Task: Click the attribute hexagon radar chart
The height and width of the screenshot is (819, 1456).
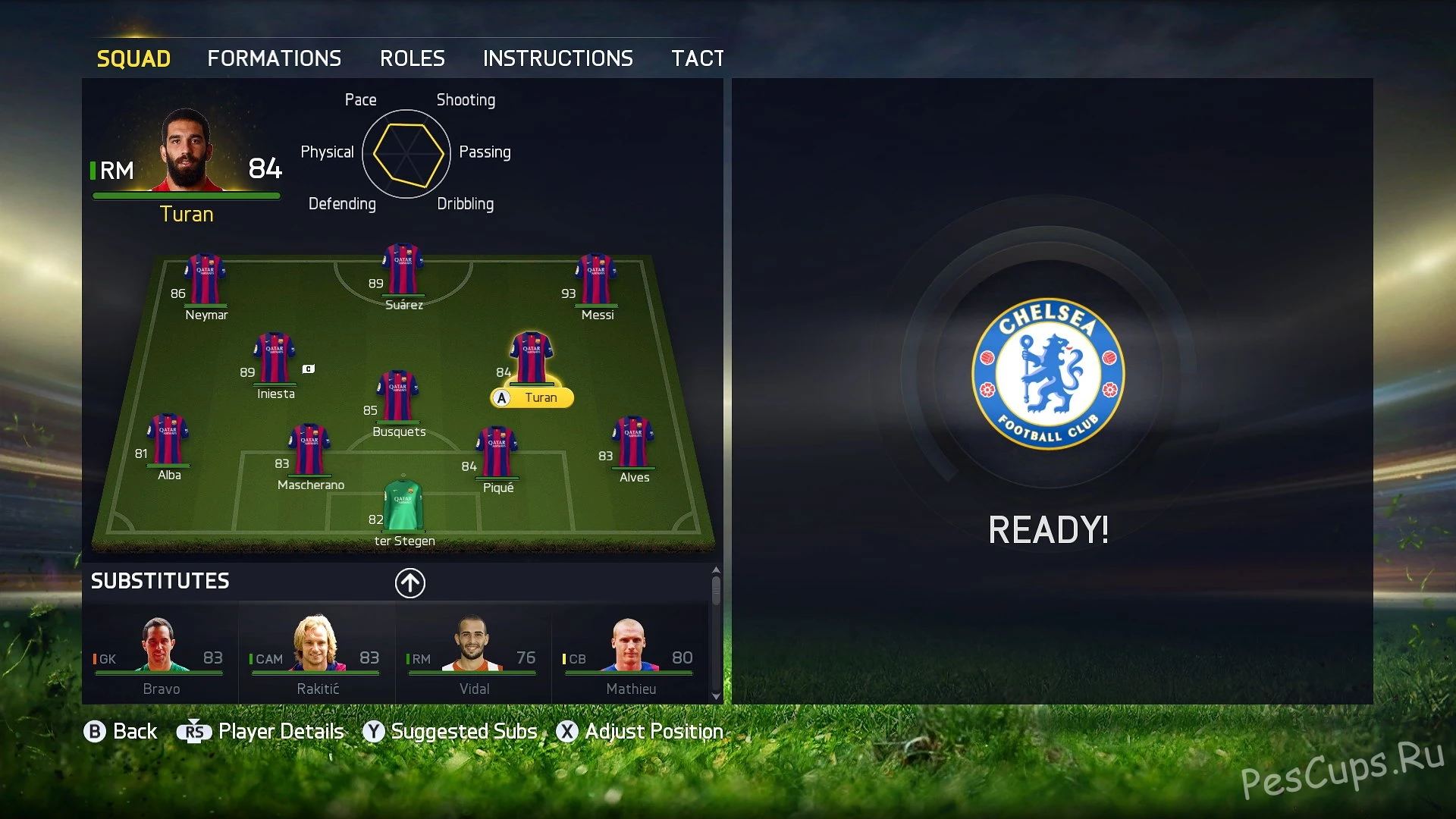Action: point(406,152)
